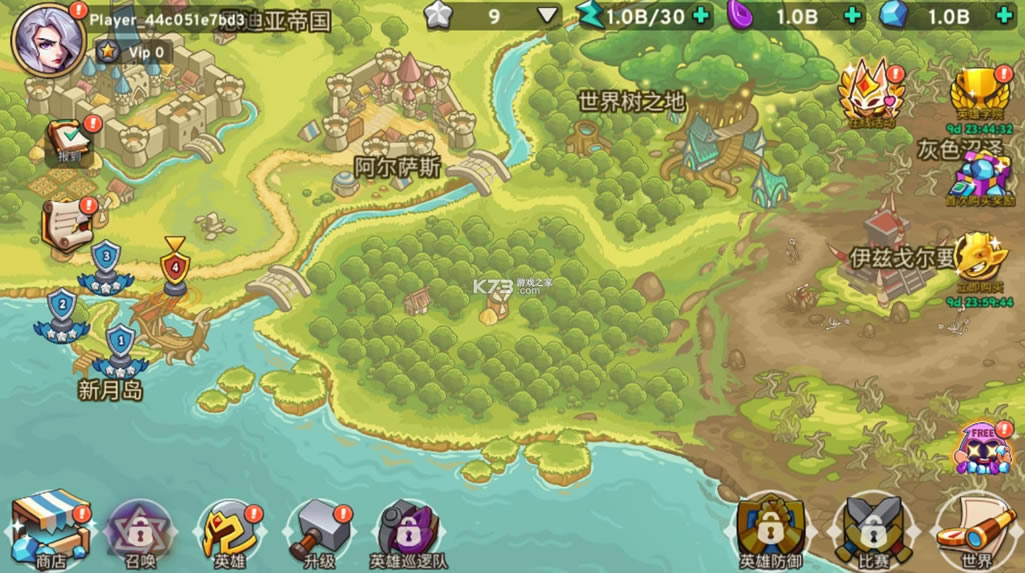Open the 英雄 heroes menu
The width and height of the screenshot is (1025, 573).
(x=229, y=532)
